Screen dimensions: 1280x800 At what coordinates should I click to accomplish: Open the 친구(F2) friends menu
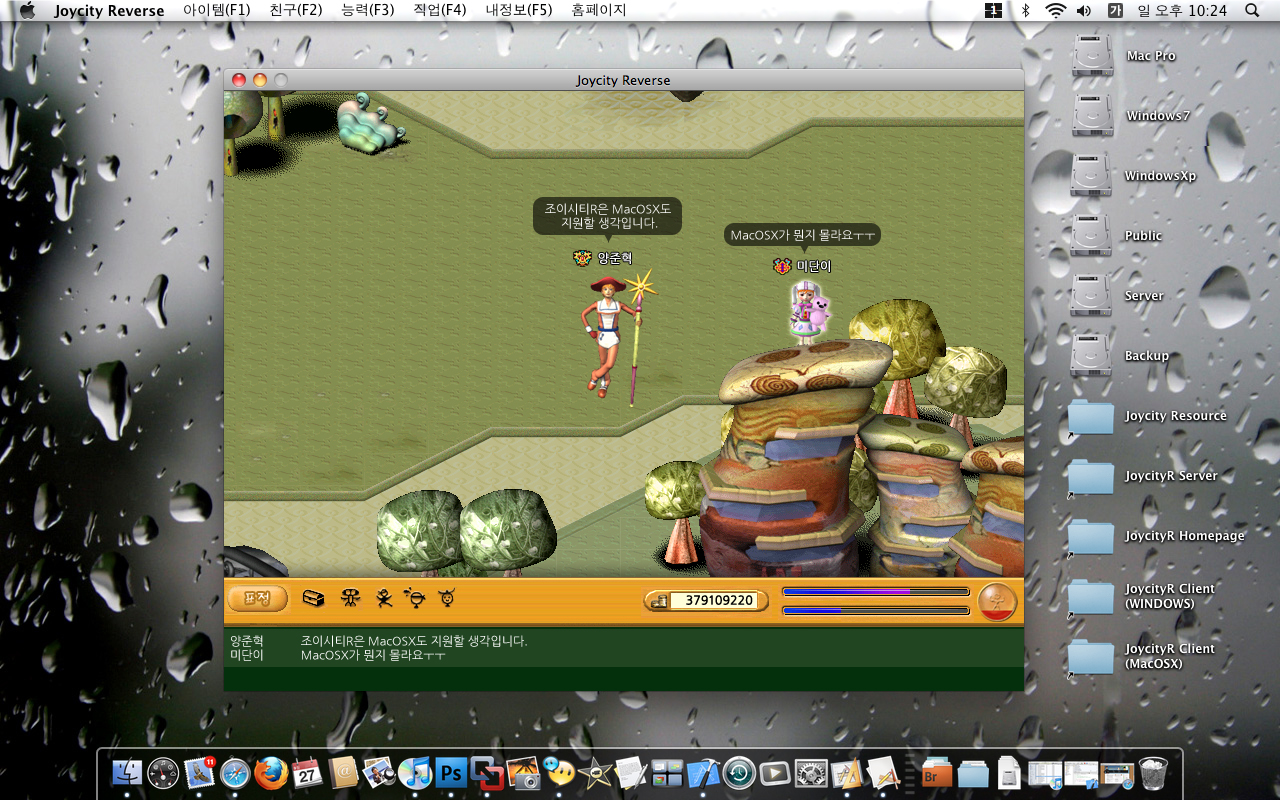(296, 10)
